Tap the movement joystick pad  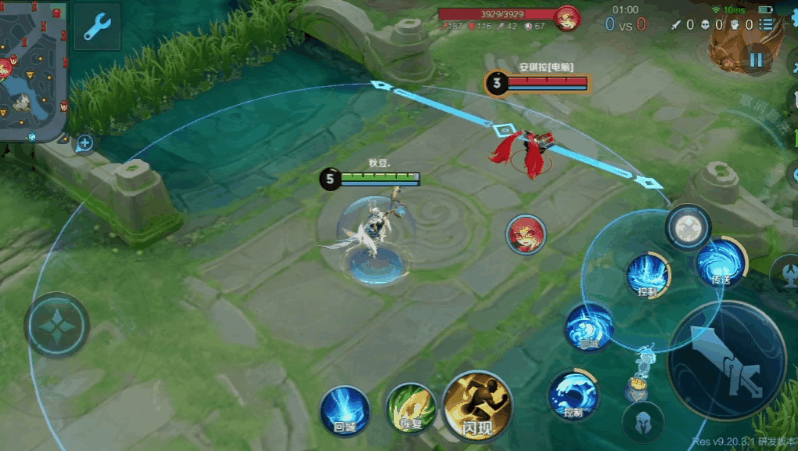(x=57, y=325)
